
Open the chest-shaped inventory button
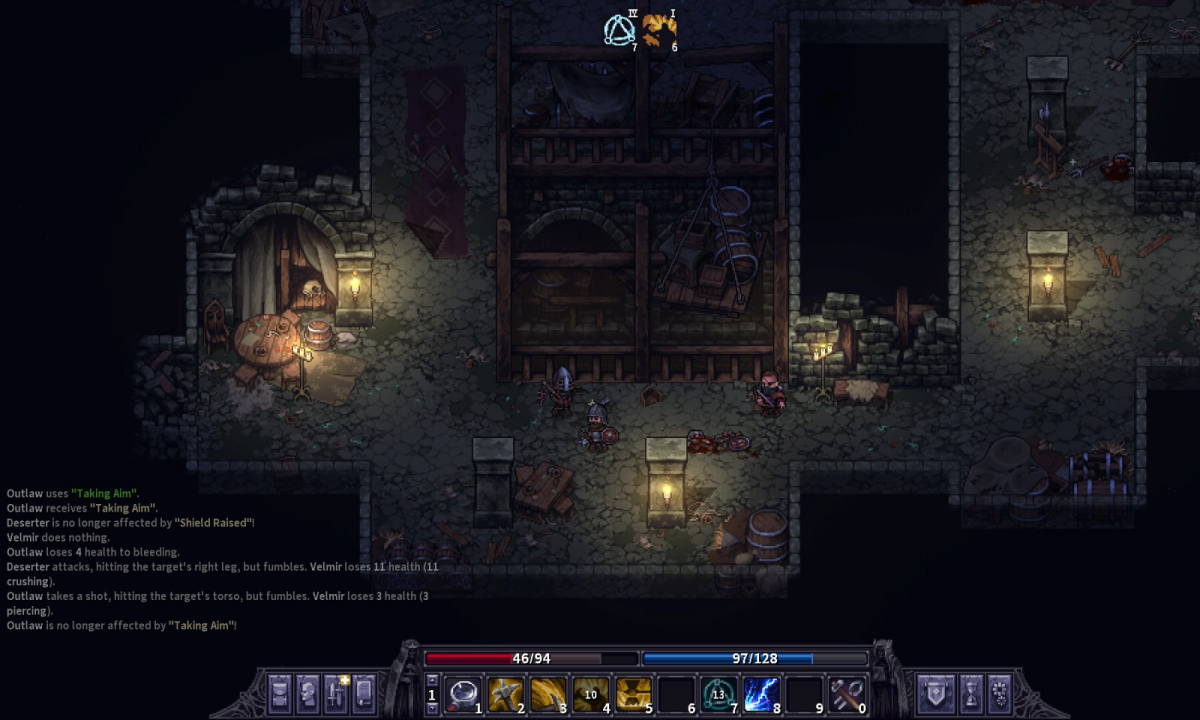[280, 692]
